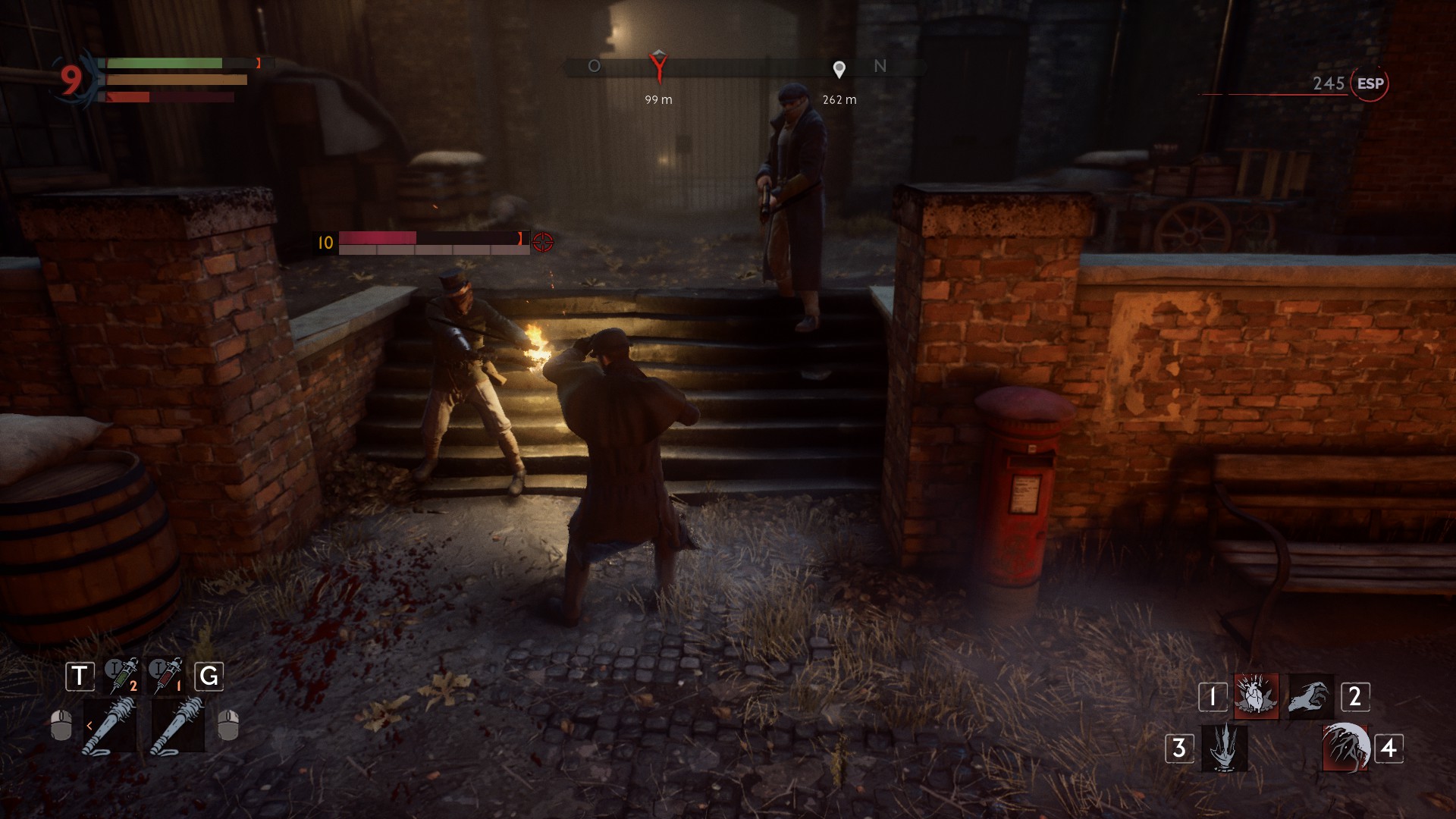This screenshot has height=819, width=1456.
Task: Use the red blood serum syringe
Action: (165, 675)
